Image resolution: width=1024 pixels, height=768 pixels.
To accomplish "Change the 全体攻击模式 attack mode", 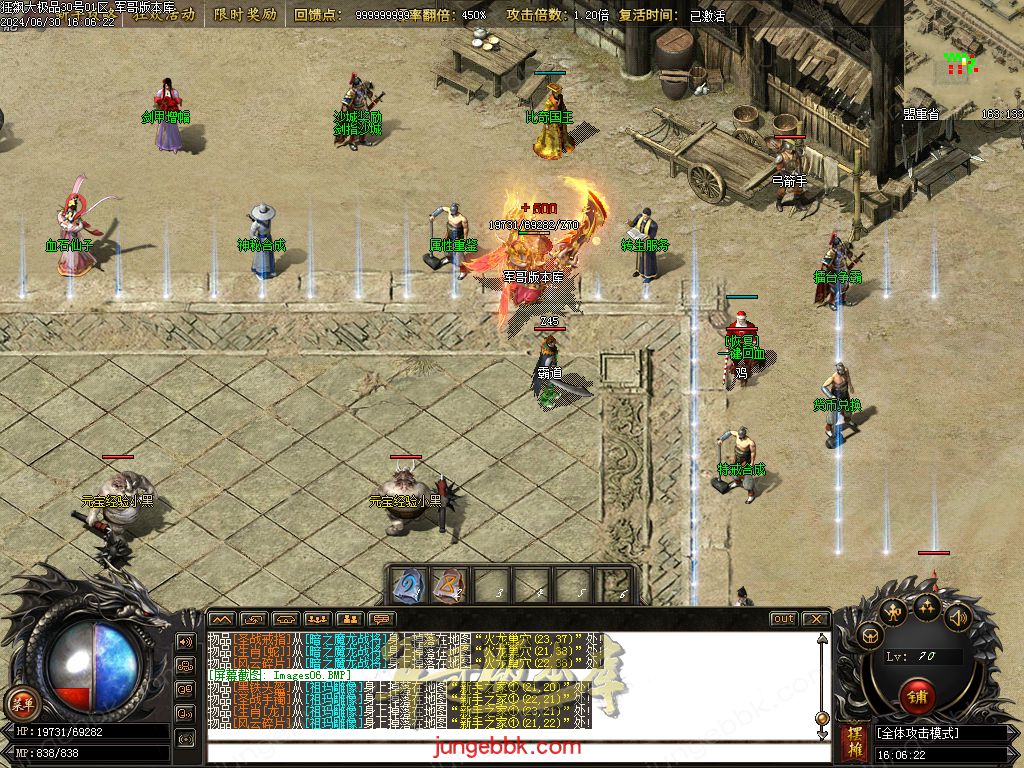I will (940, 733).
